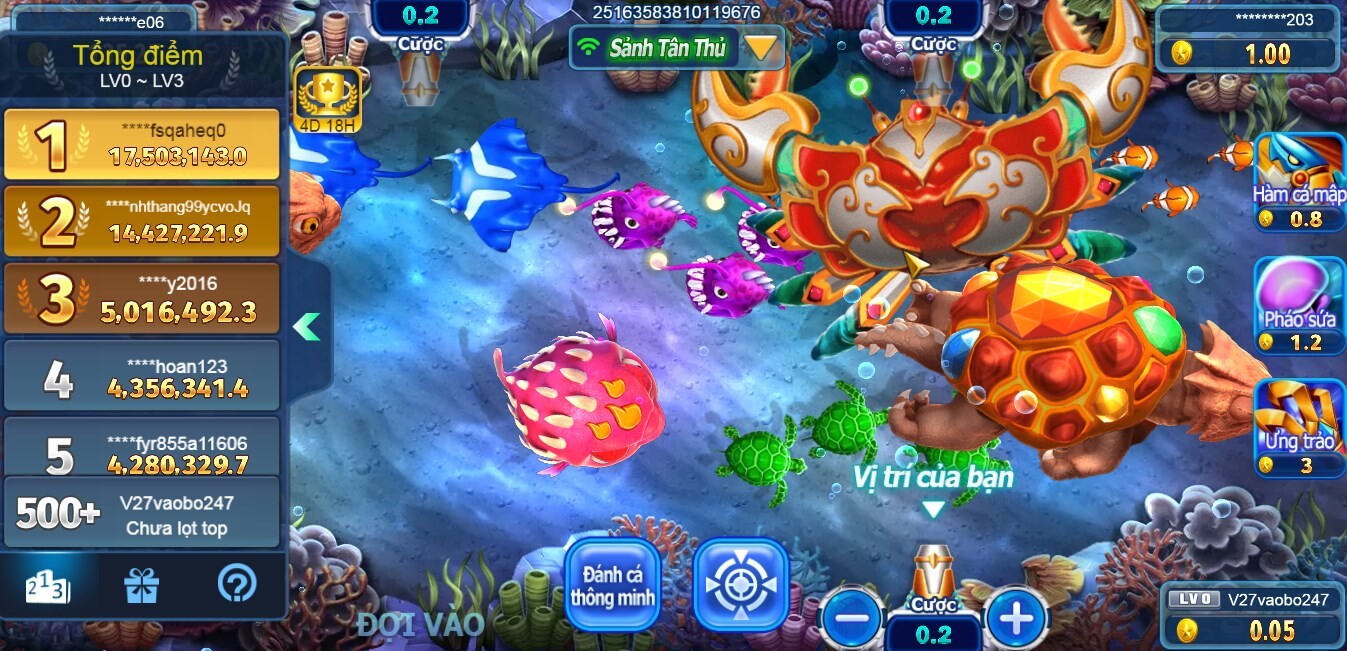Show the question mark help tab
The image size is (1347, 651).
tap(236, 584)
